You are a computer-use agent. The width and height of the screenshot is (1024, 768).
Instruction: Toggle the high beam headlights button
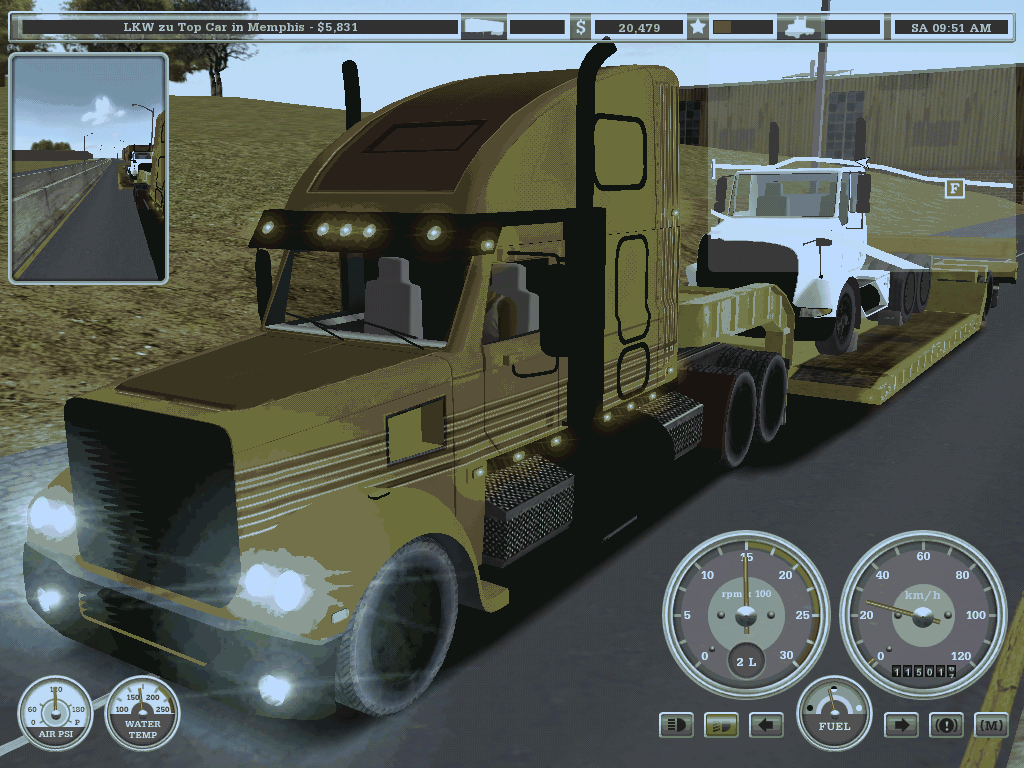677,724
